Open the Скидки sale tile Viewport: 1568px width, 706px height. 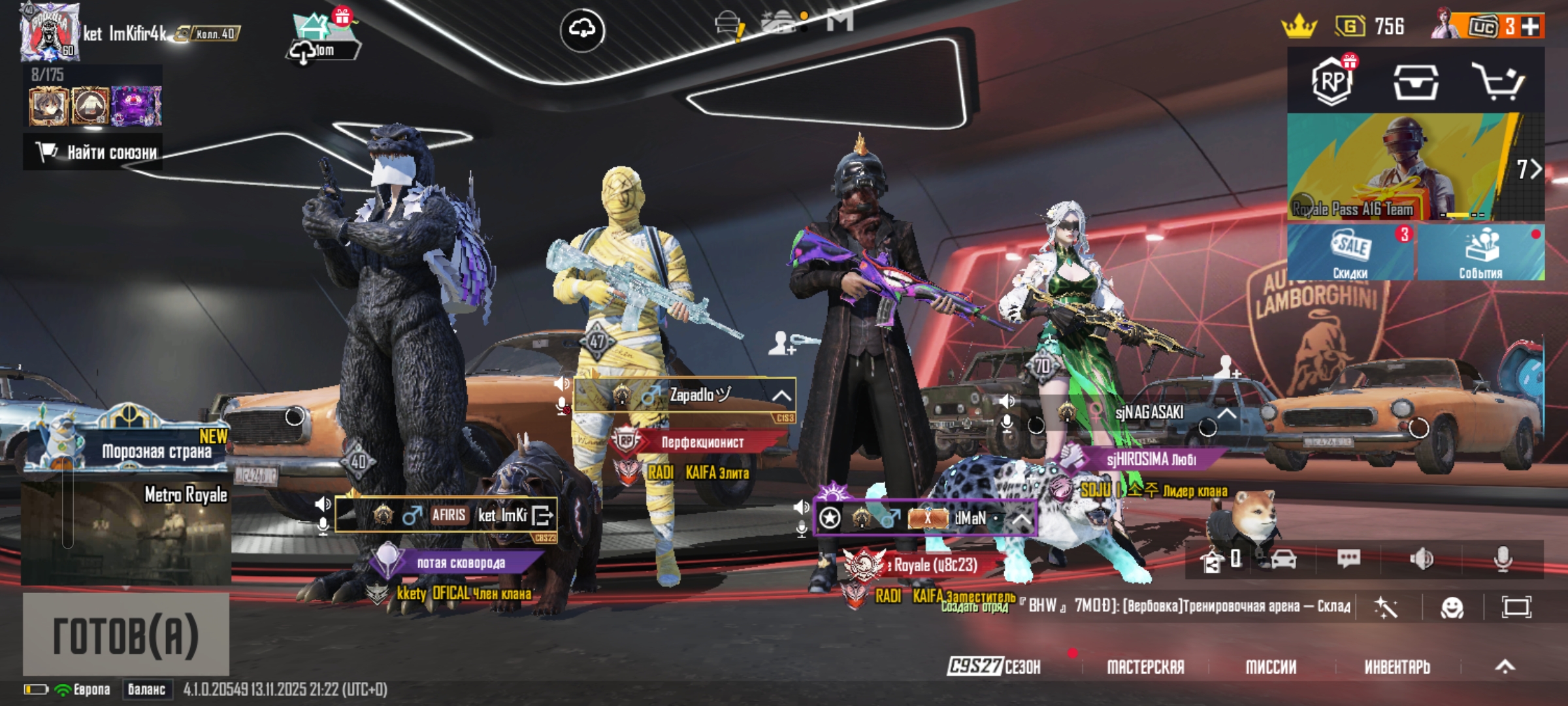pyautogui.click(x=1350, y=252)
